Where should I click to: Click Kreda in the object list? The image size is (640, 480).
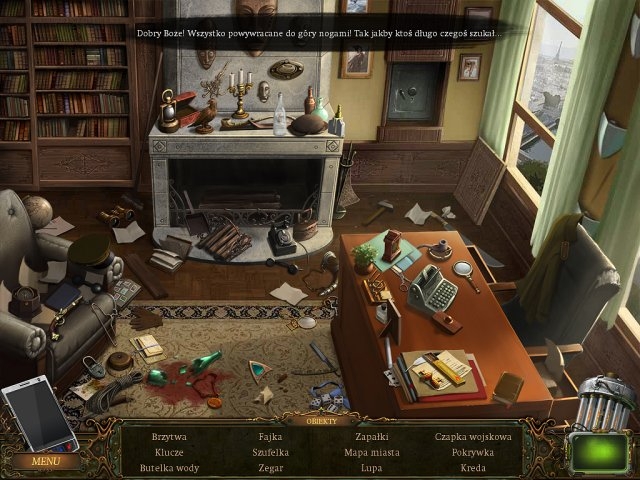pyautogui.click(x=473, y=467)
